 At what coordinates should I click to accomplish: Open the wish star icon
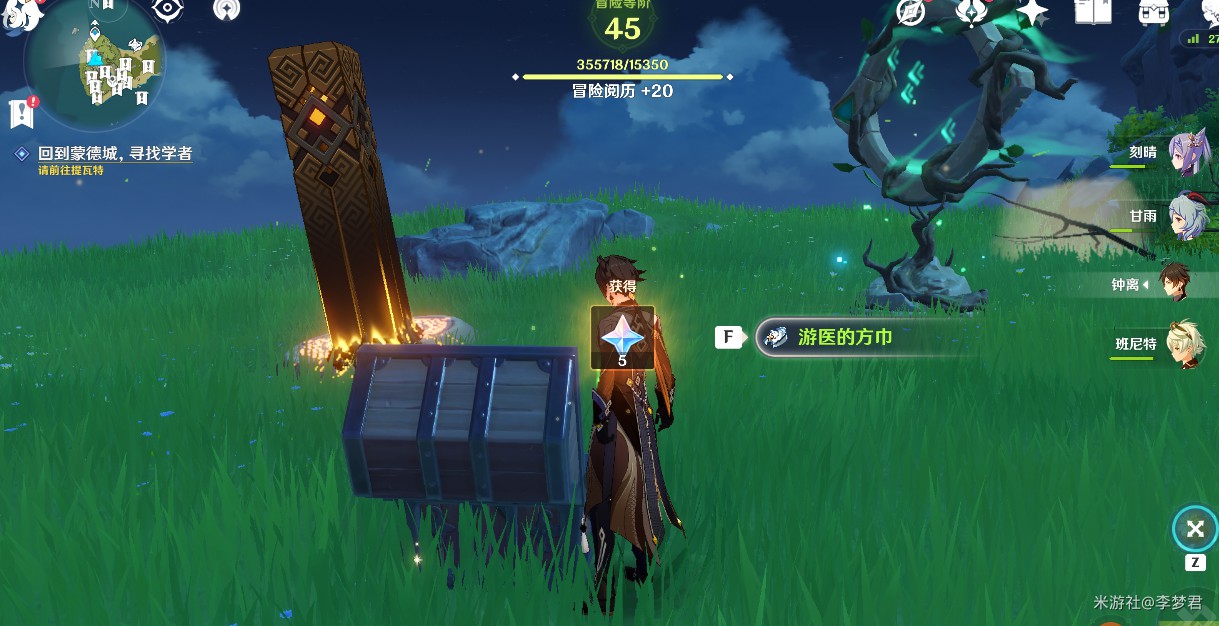[x=1032, y=11]
